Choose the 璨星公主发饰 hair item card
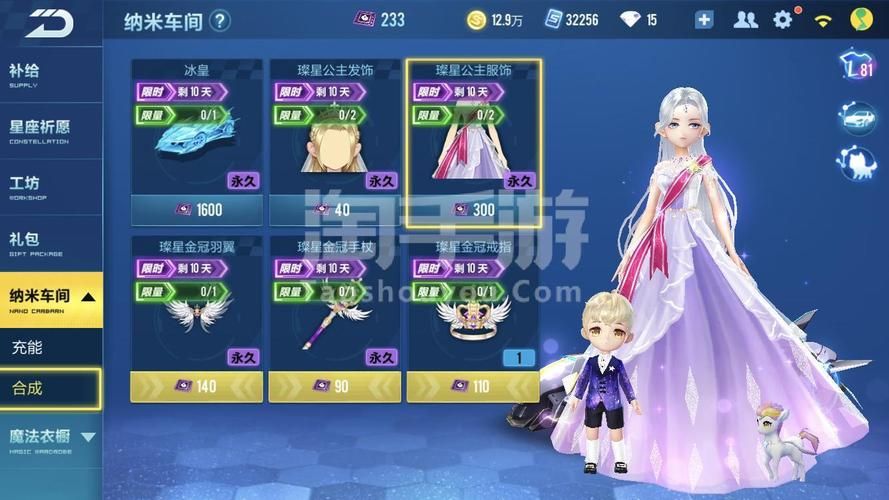 (x=334, y=140)
